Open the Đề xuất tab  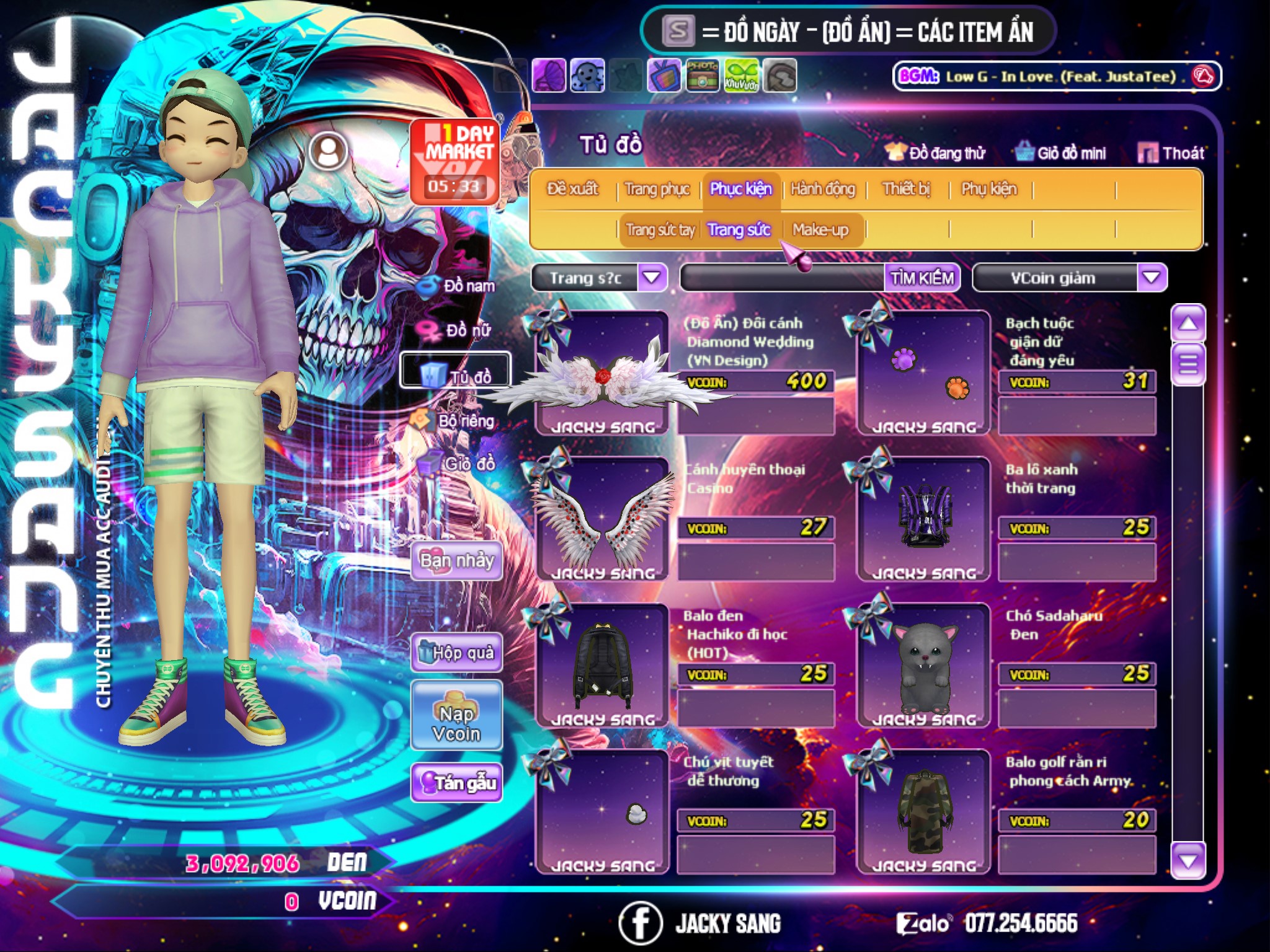click(x=572, y=189)
